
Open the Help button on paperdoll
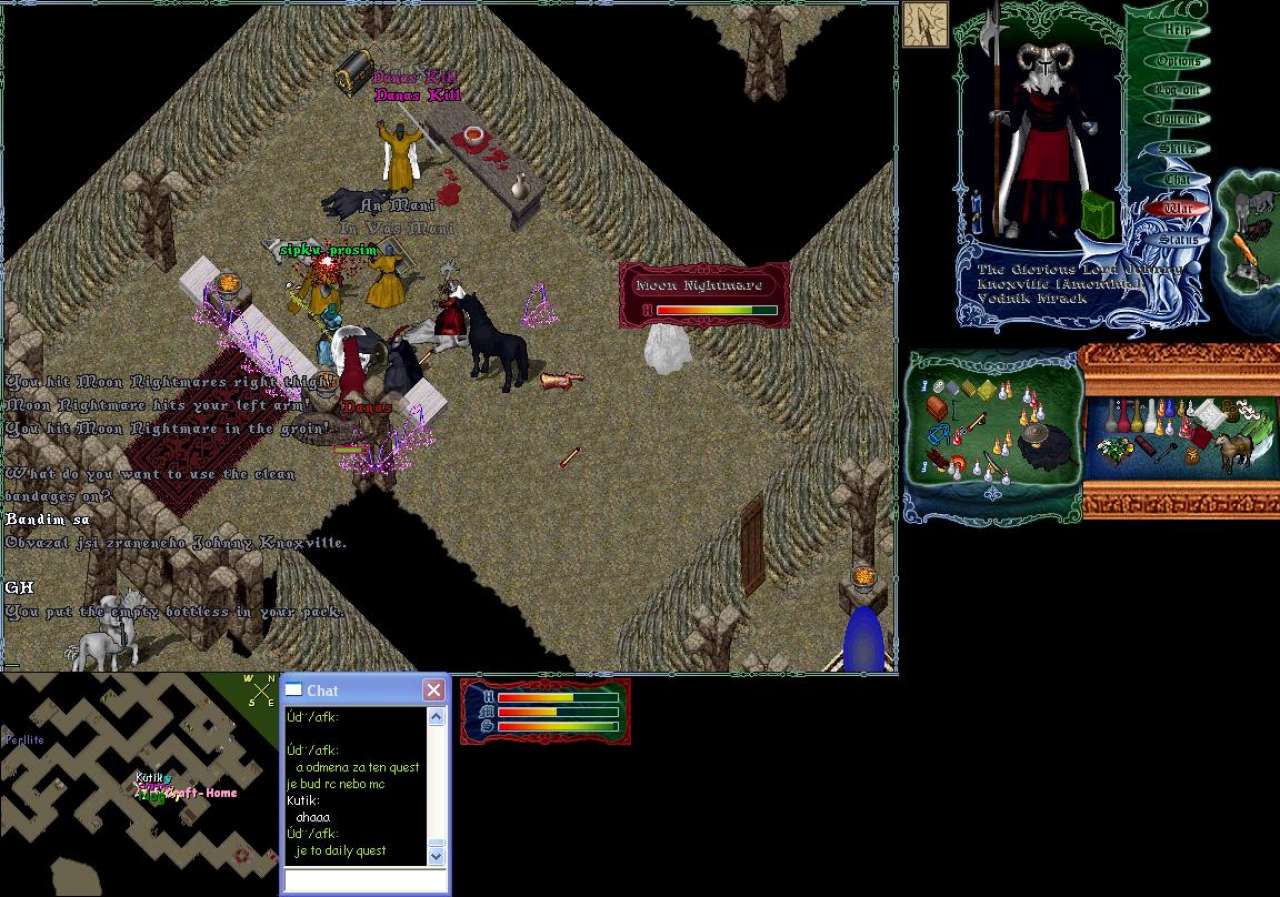1178,30
